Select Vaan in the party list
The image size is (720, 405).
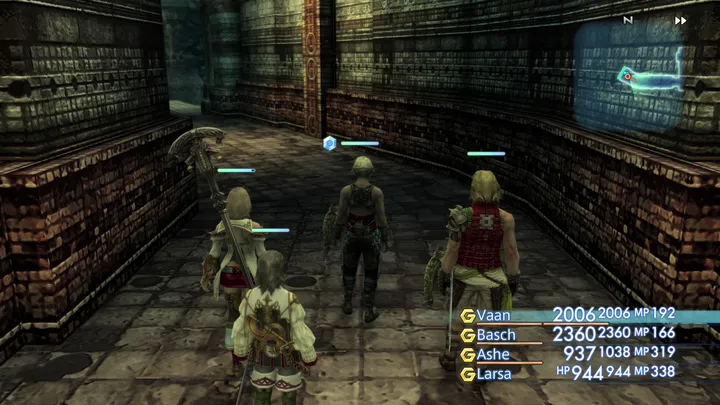pyautogui.click(x=496, y=314)
